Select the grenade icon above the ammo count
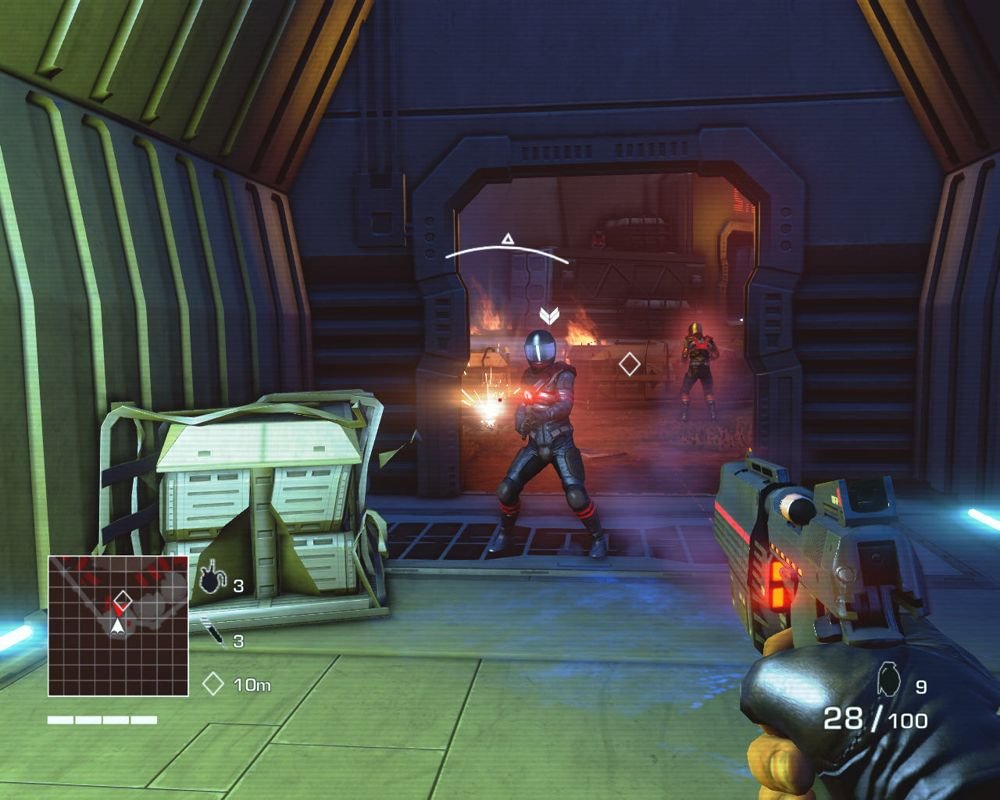 pos(886,679)
